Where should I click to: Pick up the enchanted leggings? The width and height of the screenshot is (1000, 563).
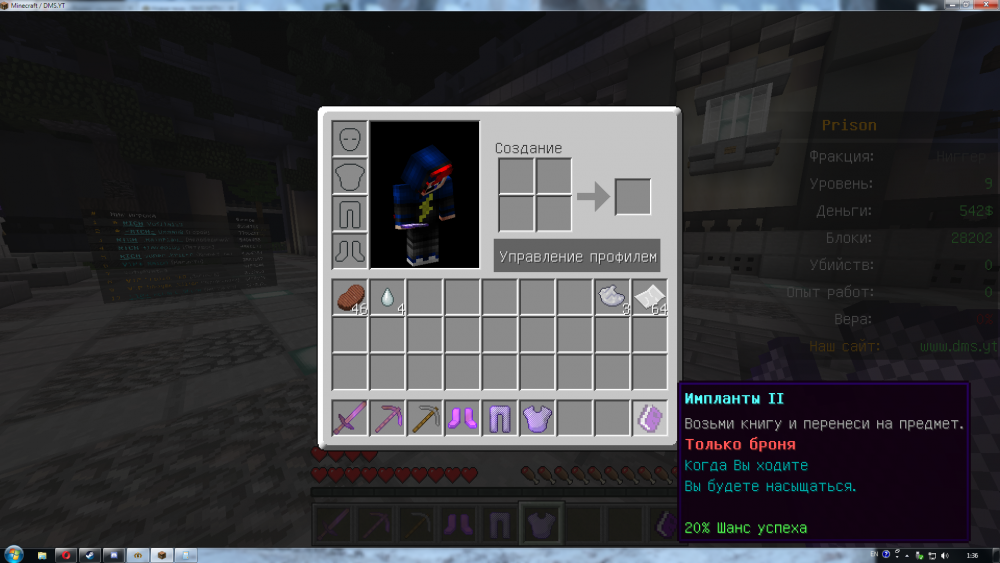500,415
